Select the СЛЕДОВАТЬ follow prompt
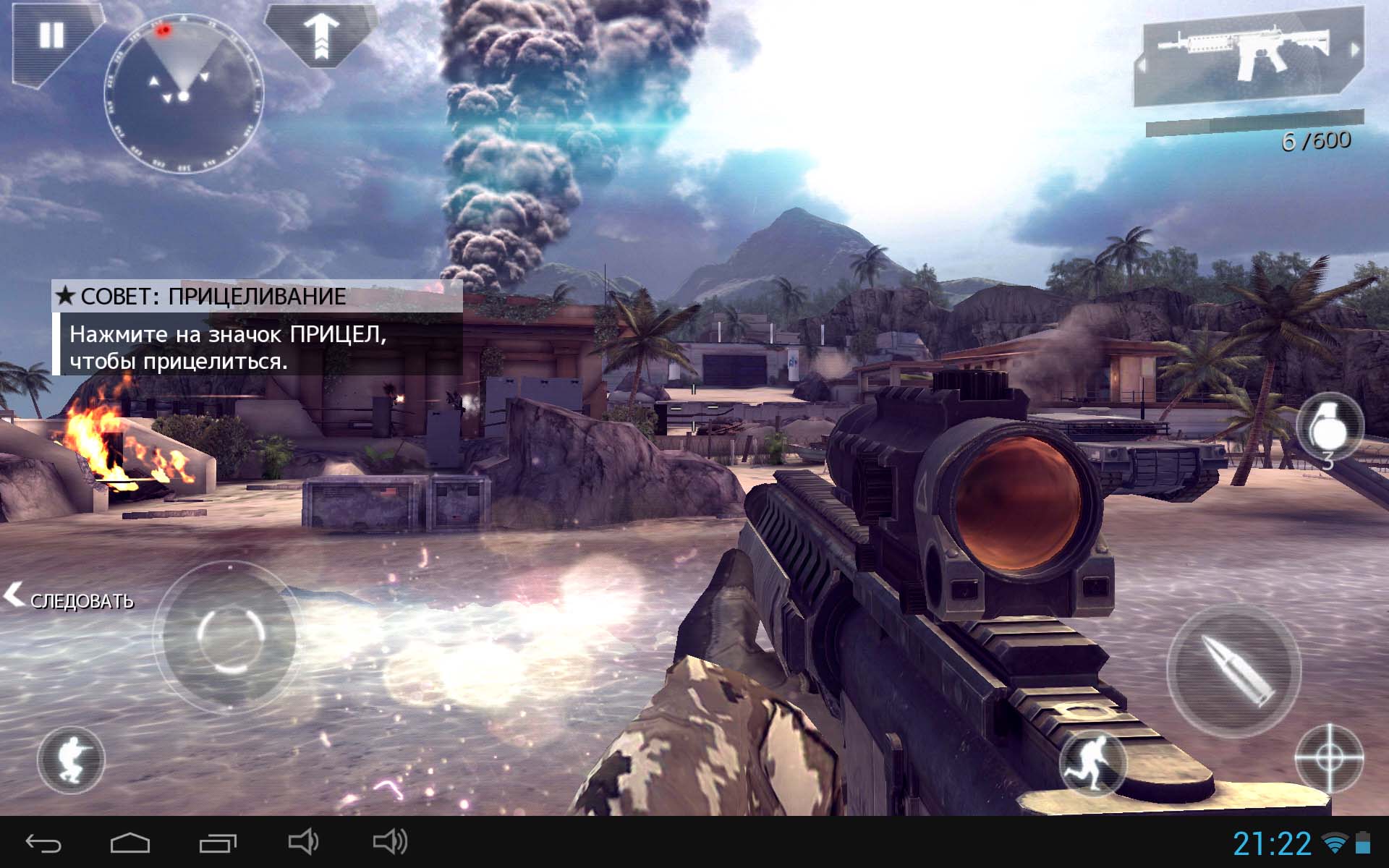 click(71, 599)
